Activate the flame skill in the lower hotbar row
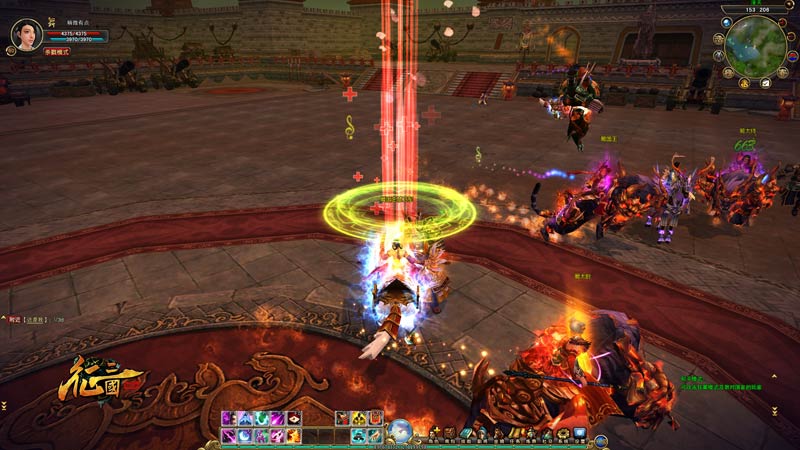The image size is (800, 450). coord(294,436)
